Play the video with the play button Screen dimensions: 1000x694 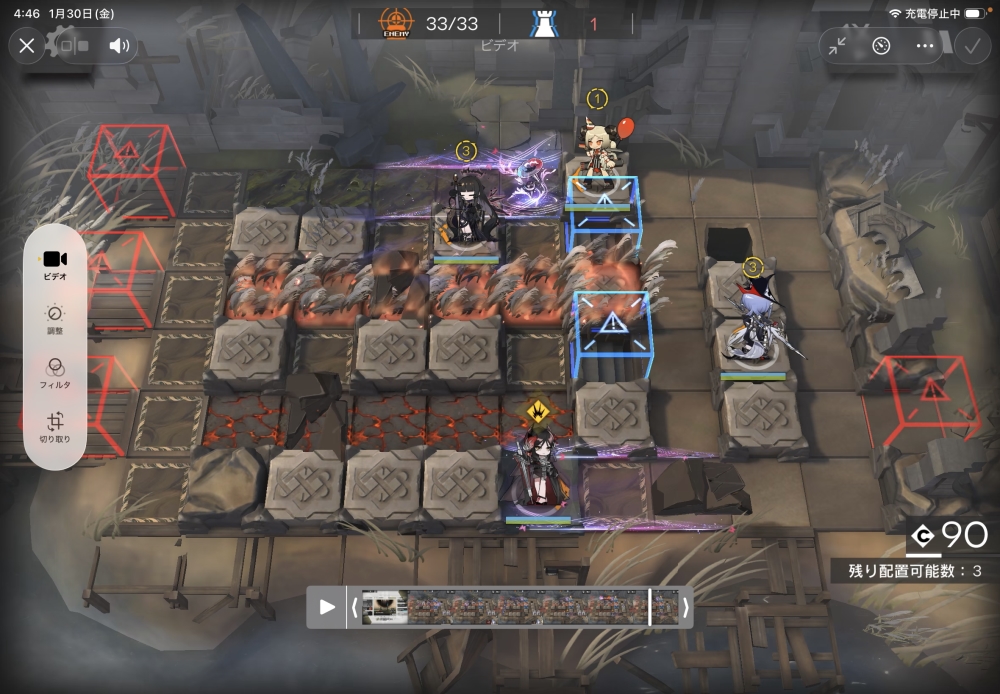[x=327, y=607]
